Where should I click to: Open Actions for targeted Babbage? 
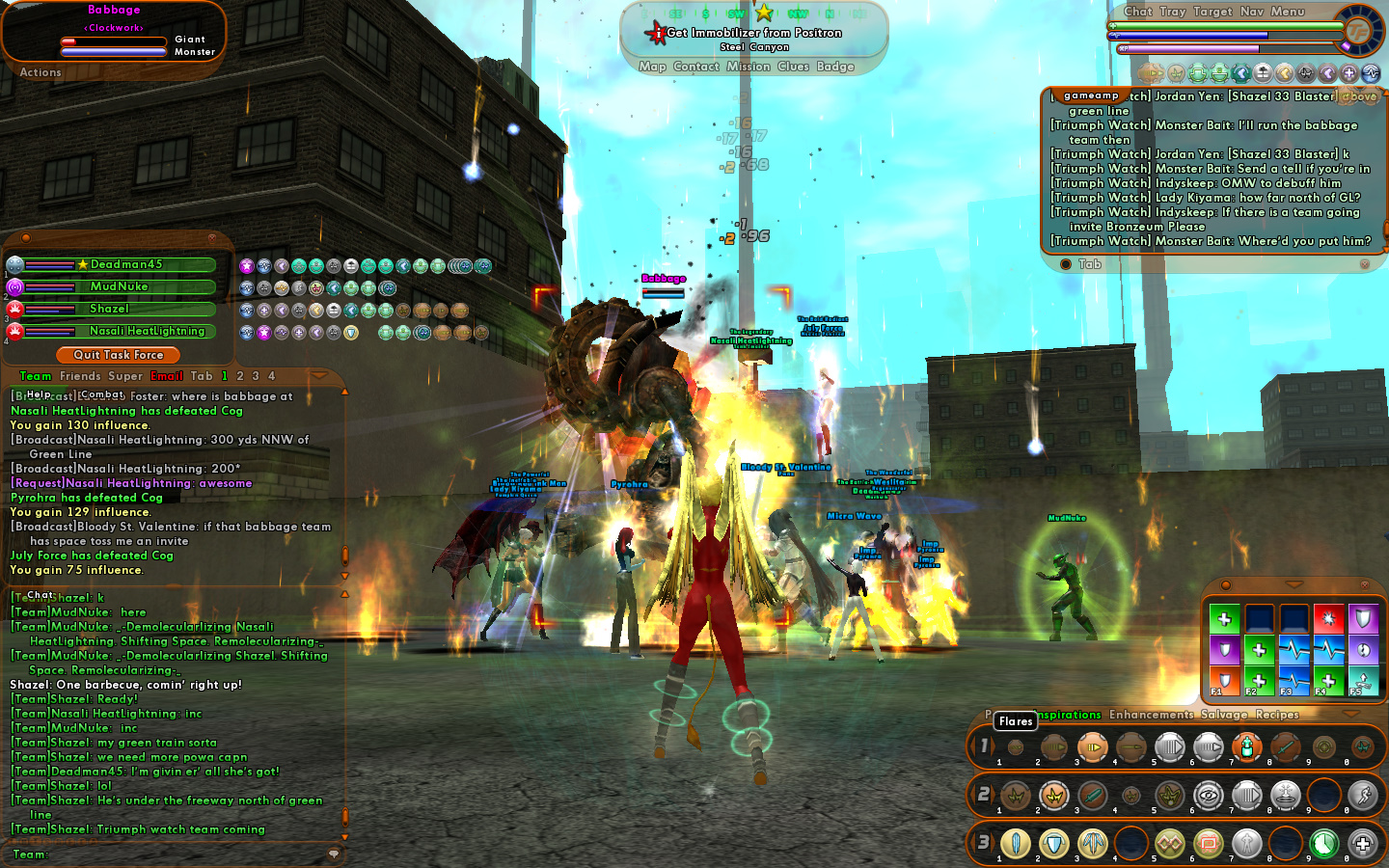[x=41, y=72]
